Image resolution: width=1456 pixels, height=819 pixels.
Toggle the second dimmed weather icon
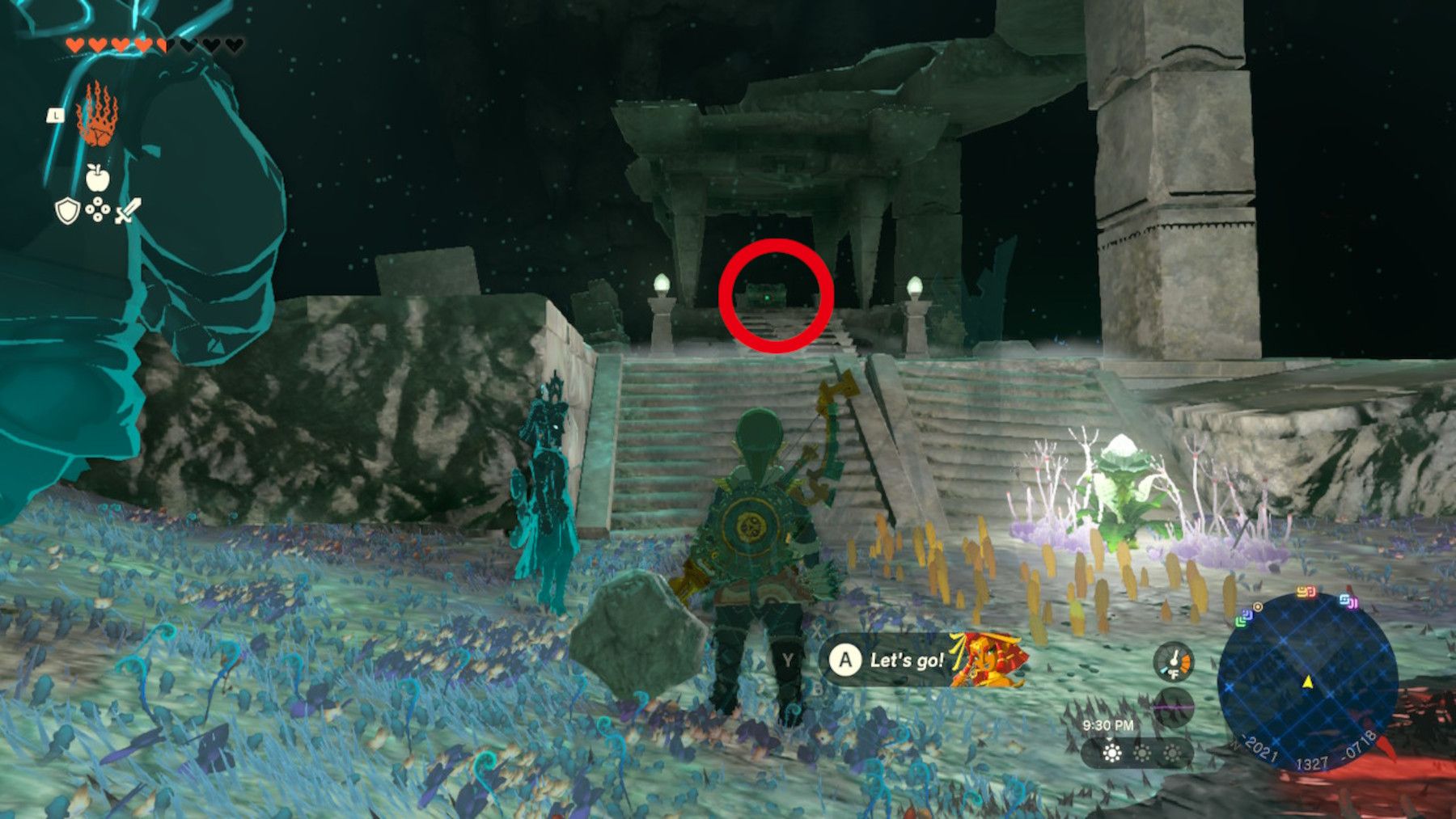(1142, 754)
